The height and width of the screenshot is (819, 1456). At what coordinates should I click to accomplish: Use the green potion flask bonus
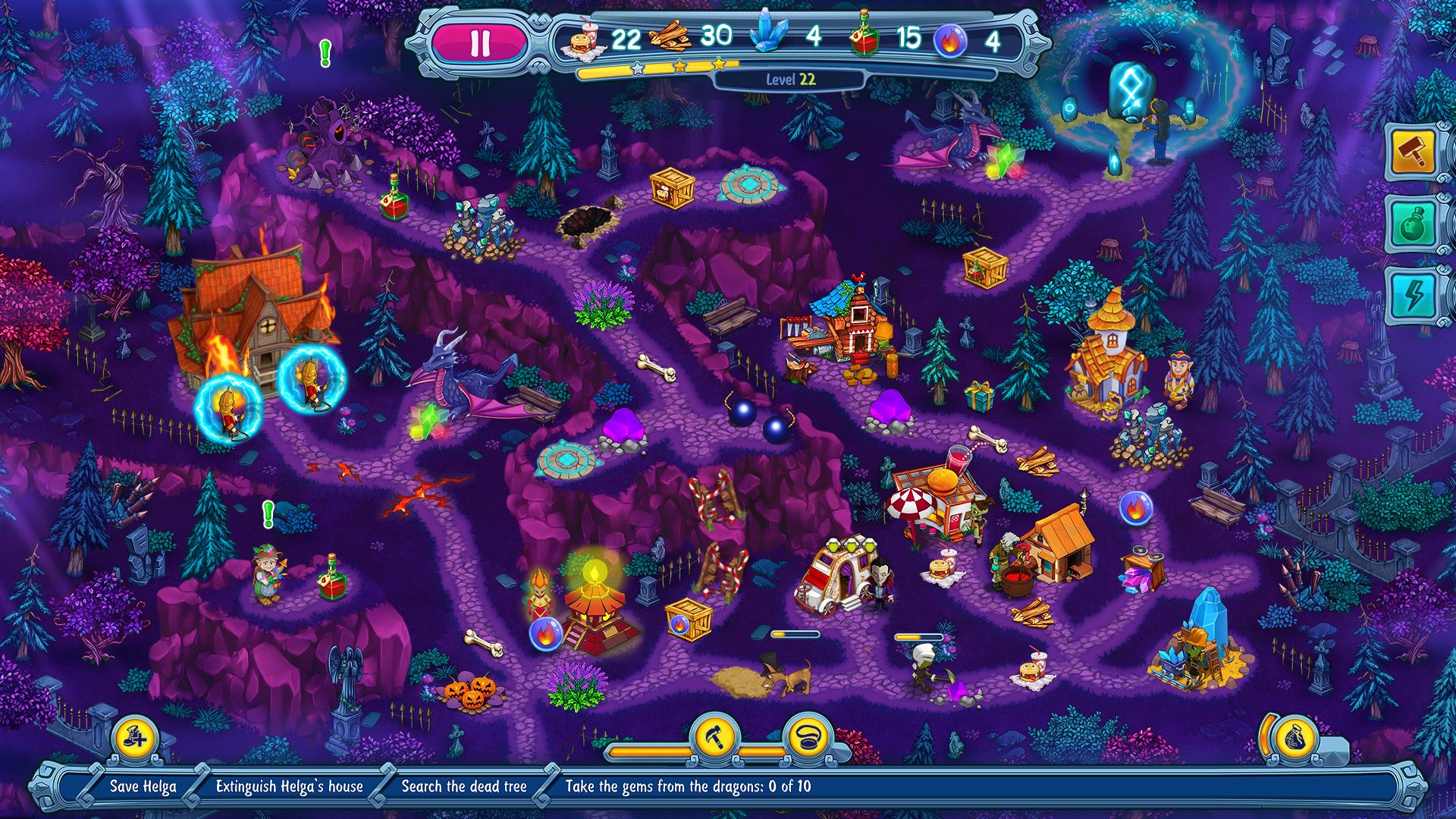coord(1414,224)
